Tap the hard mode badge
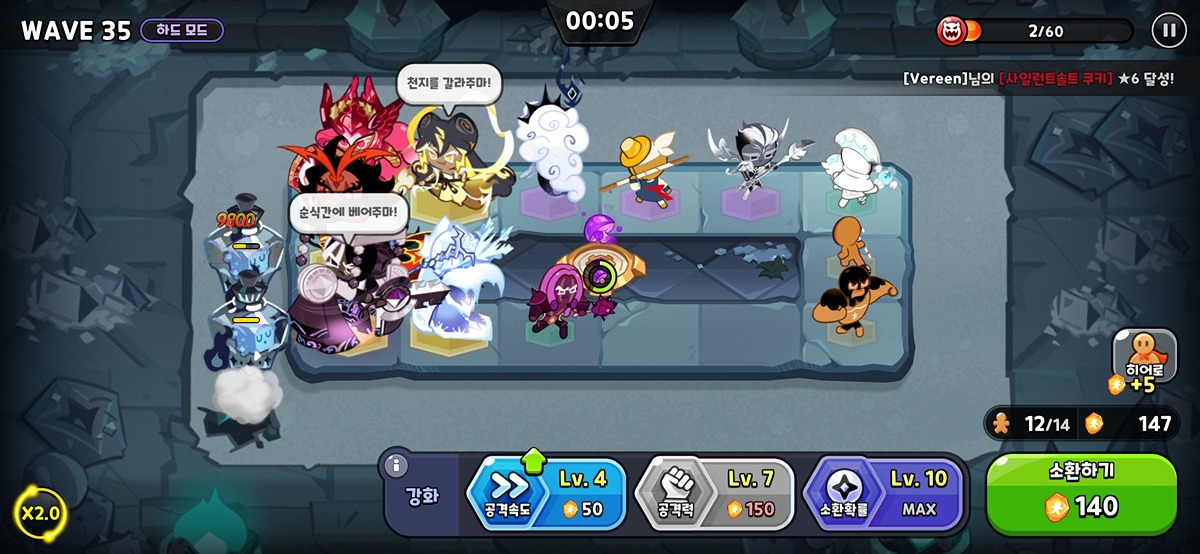The image size is (1200, 554). tap(182, 30)
